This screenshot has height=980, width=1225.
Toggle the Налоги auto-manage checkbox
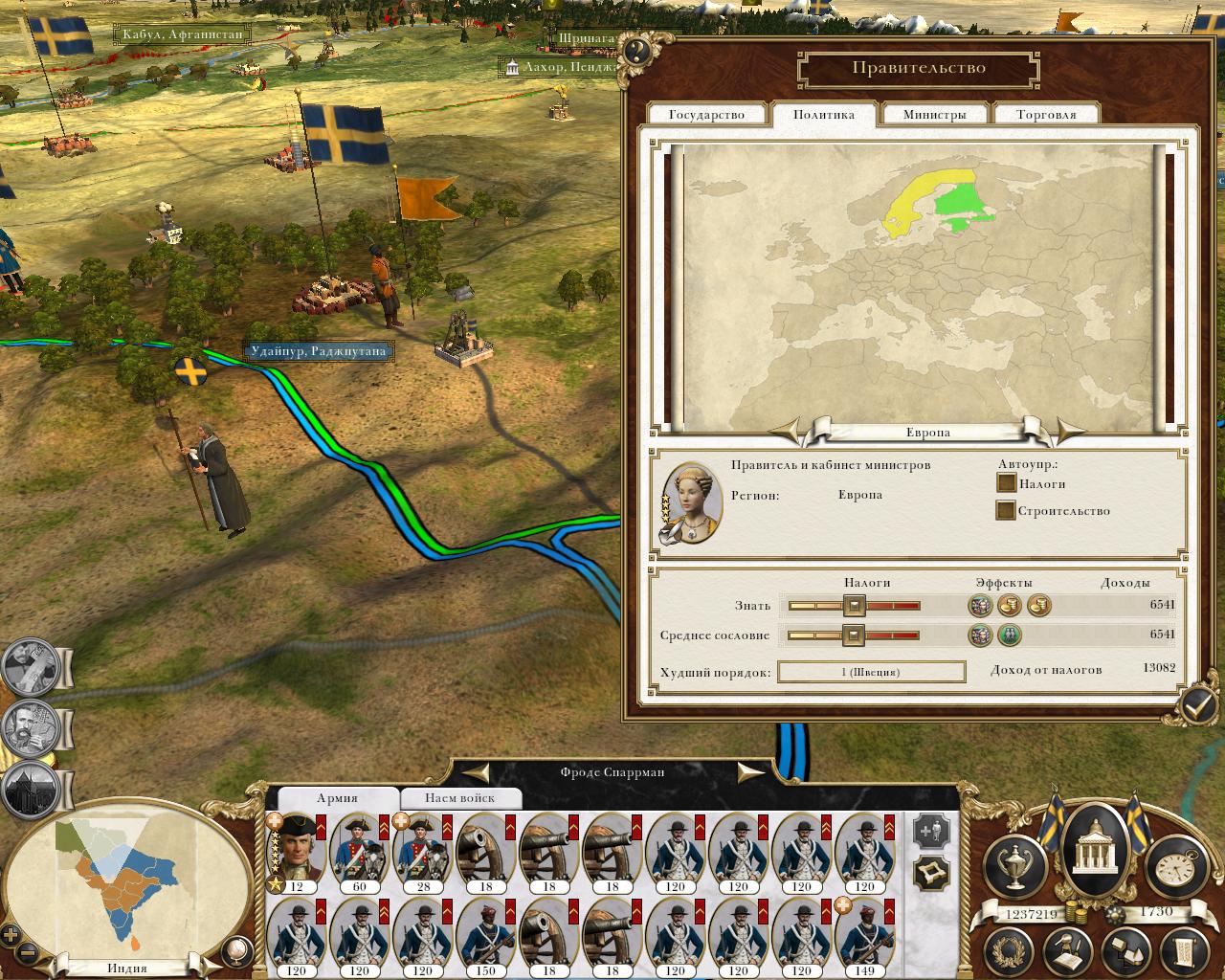click(1006, 483)
